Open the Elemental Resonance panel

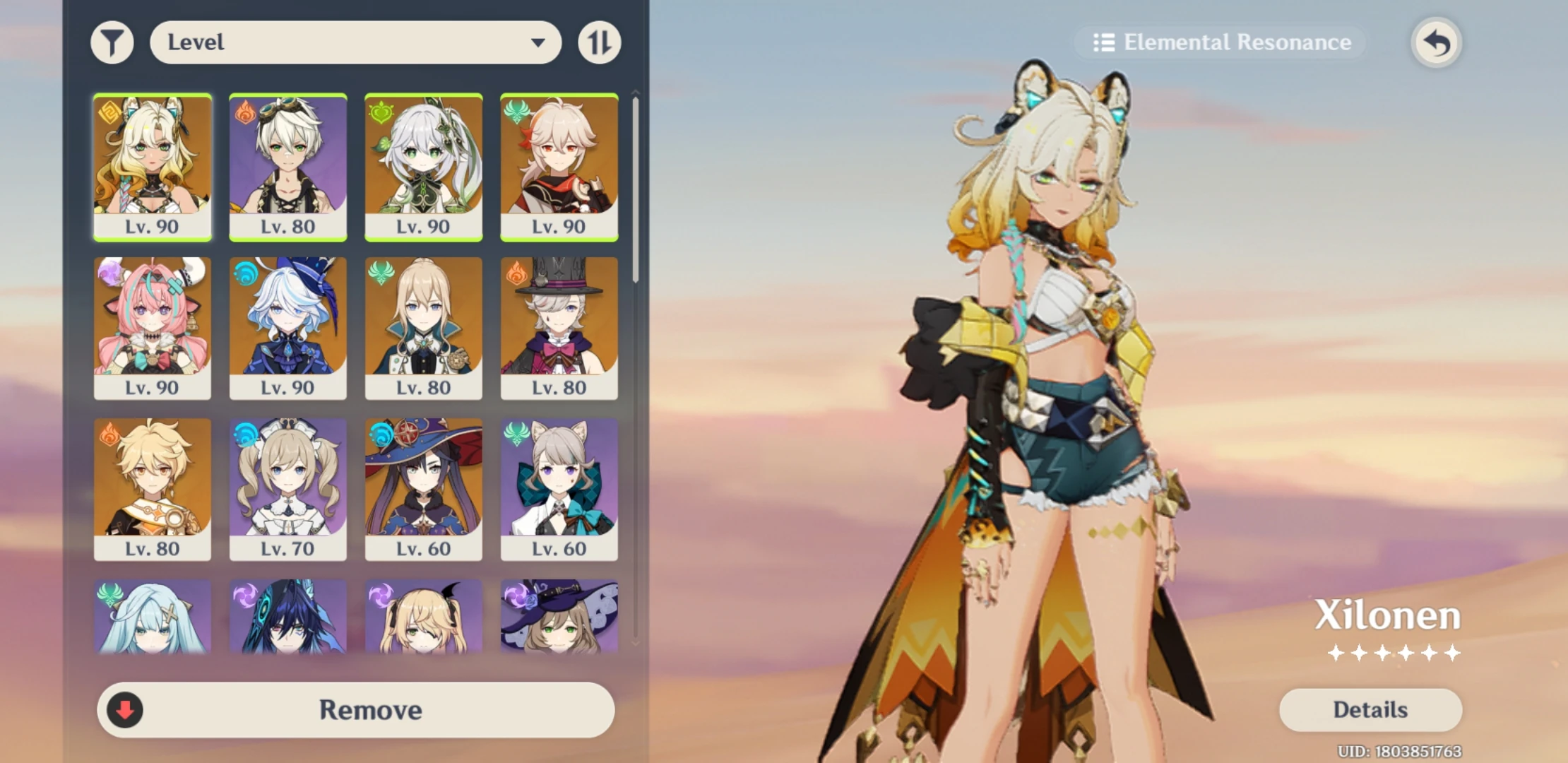pyautogui.click(x=1220, y=42)
